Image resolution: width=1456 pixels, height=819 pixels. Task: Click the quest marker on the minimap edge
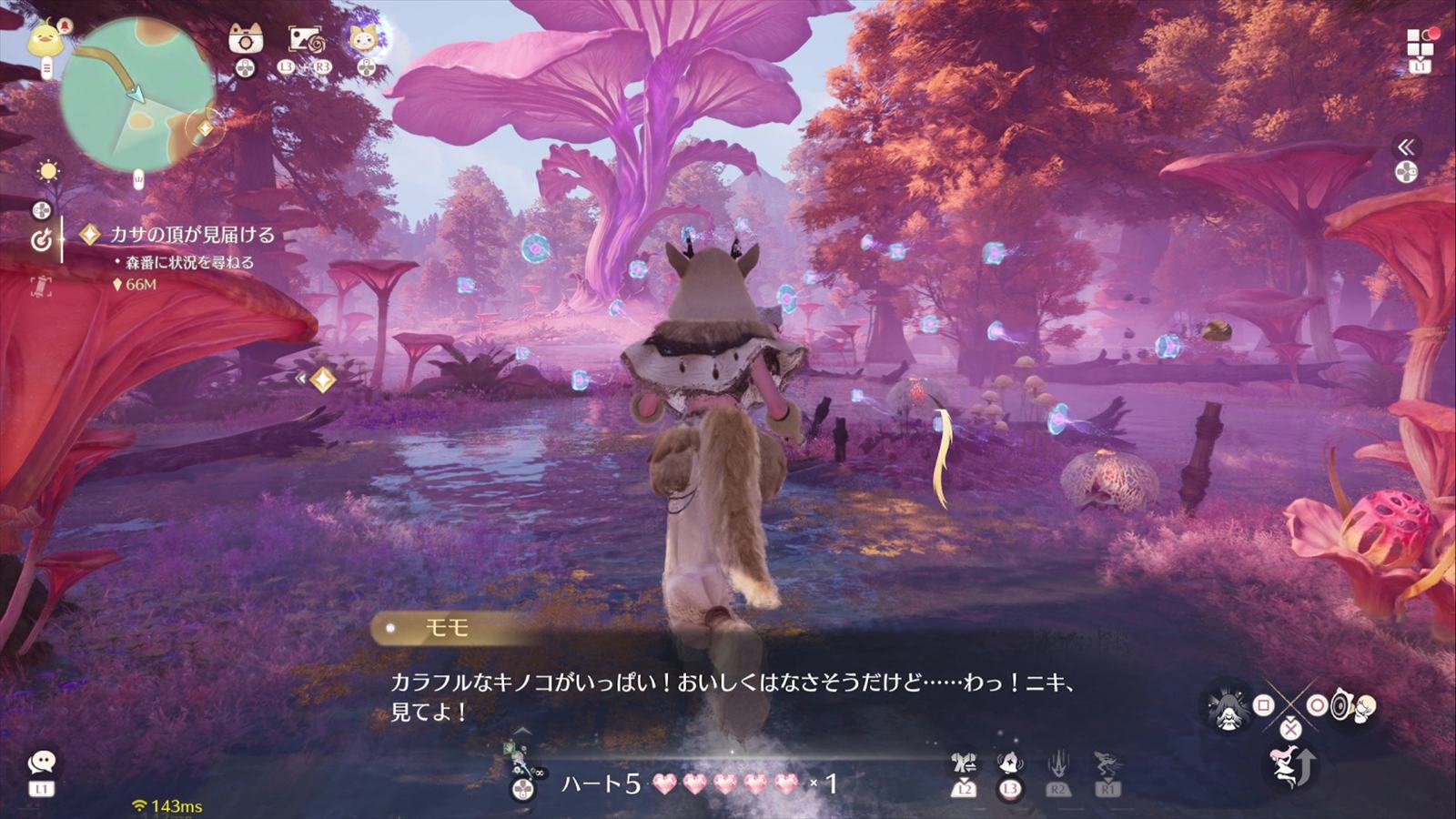206,128
